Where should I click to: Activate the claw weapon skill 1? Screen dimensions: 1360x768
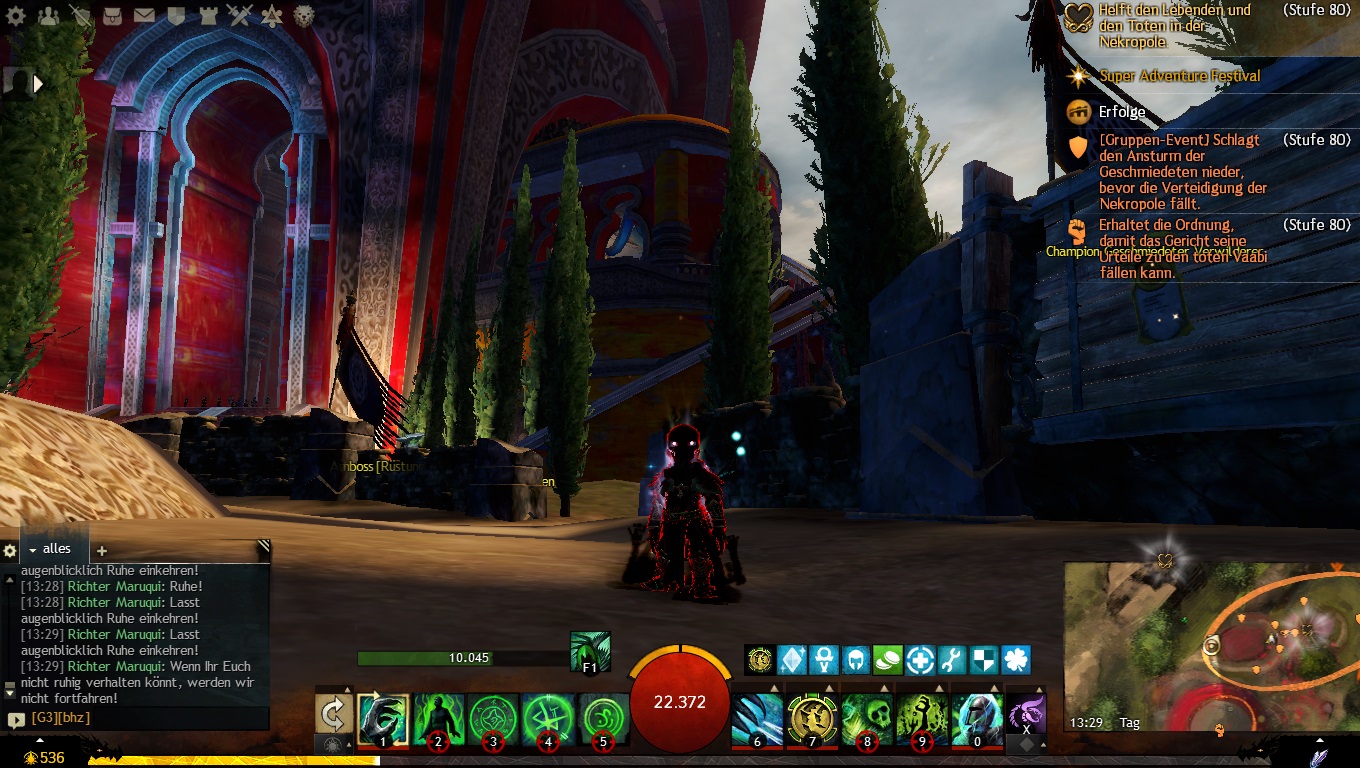coord(383,720)
